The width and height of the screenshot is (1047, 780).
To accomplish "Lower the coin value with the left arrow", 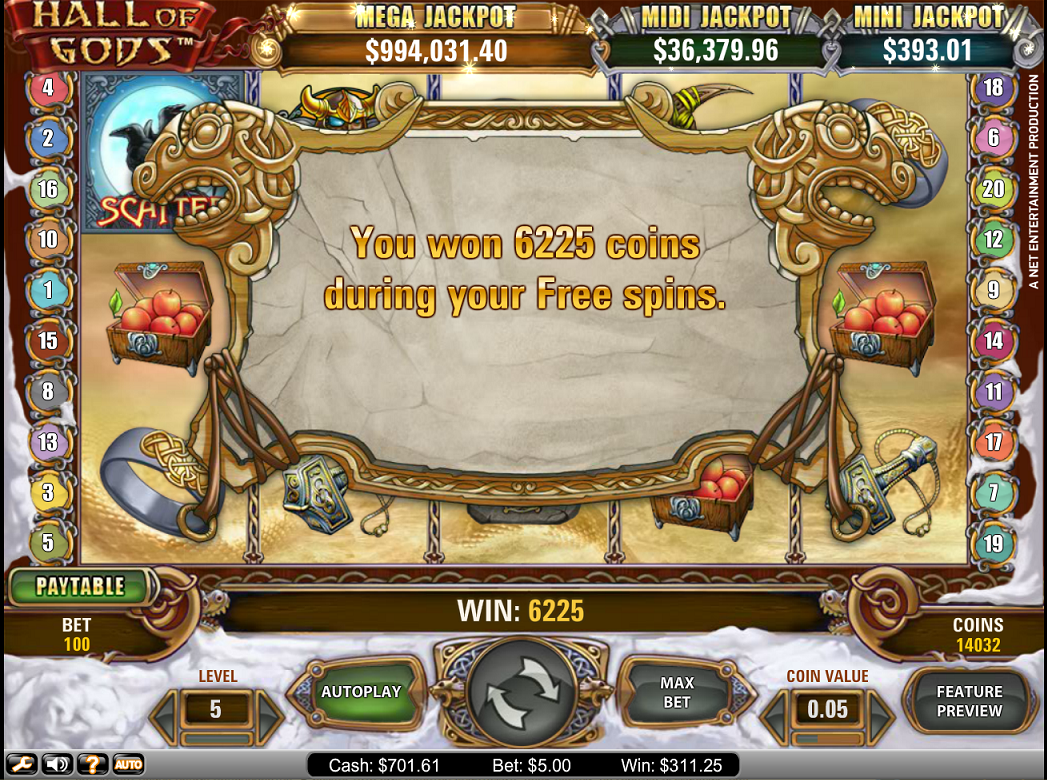I will pyautogui.click(x=775, y=711).
